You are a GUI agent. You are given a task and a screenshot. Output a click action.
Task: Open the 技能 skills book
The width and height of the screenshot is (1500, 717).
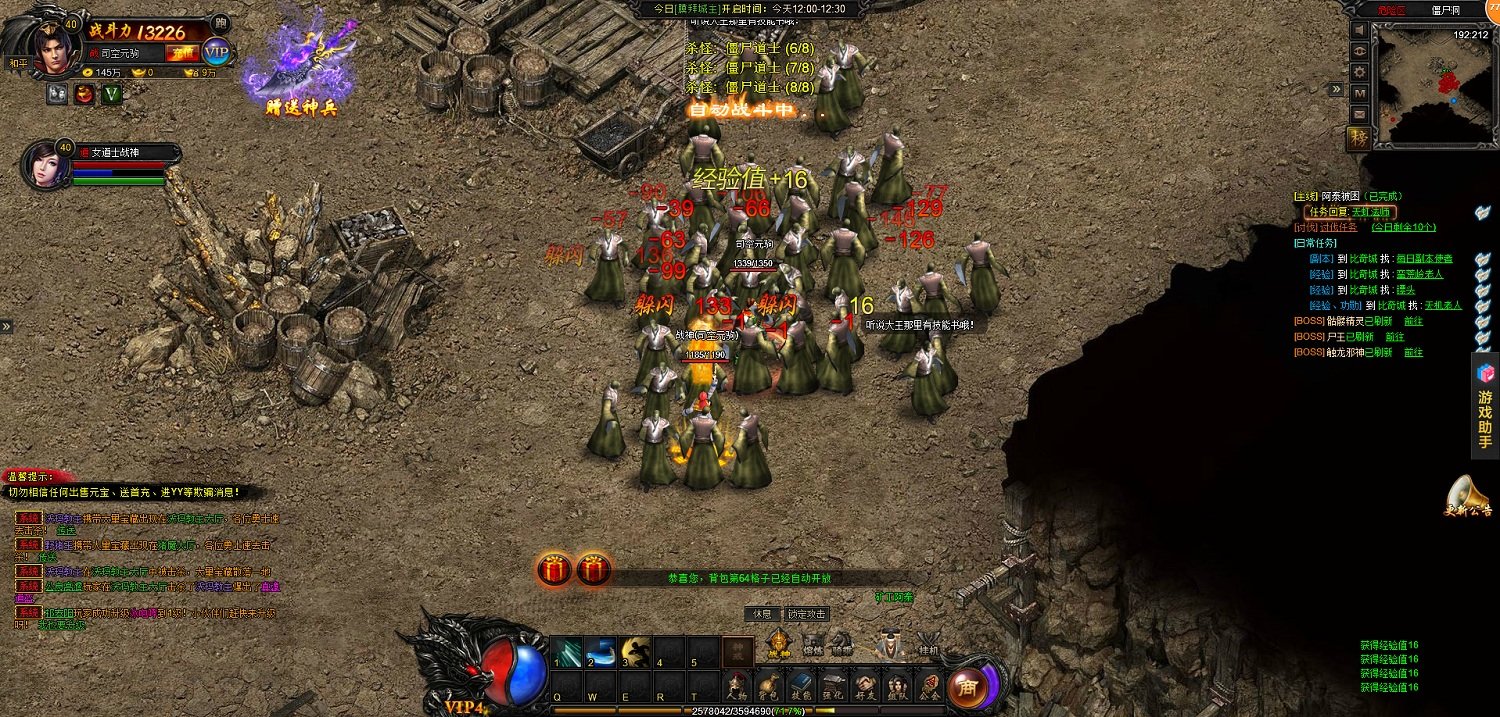pos(801,686)
